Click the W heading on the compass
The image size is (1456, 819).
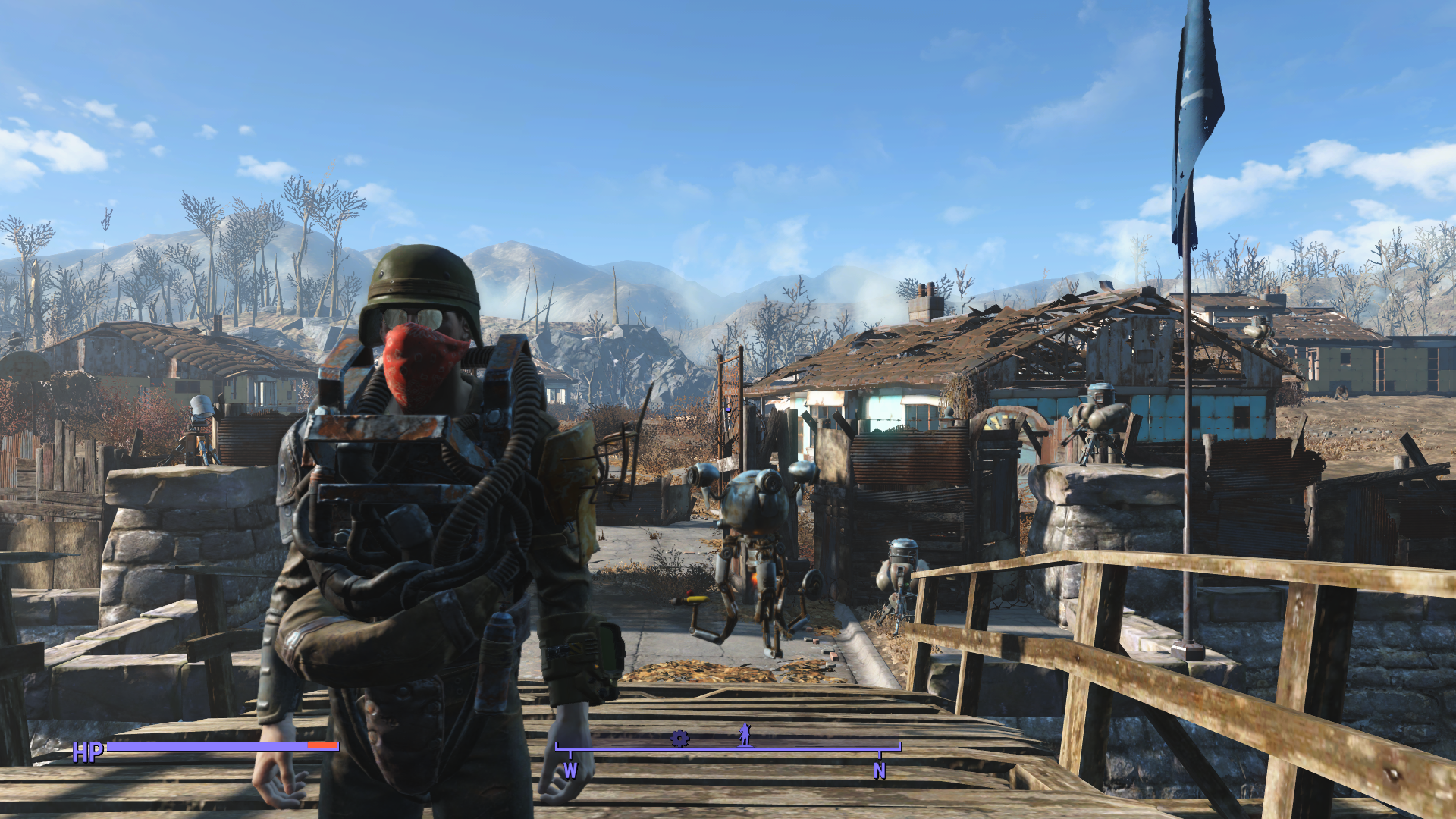(x=570, y=770)
